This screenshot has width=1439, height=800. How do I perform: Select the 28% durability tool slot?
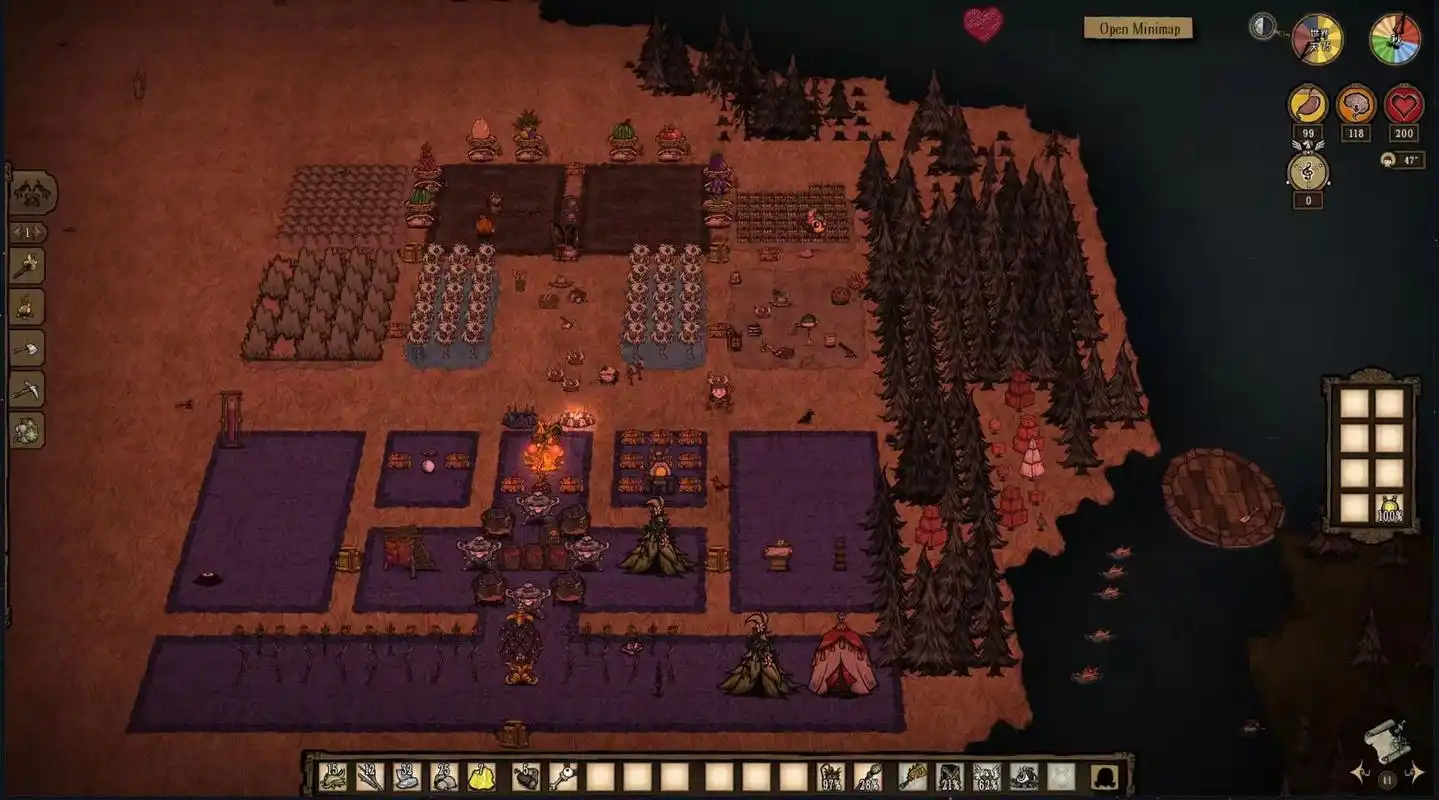(x=868, y=776)
